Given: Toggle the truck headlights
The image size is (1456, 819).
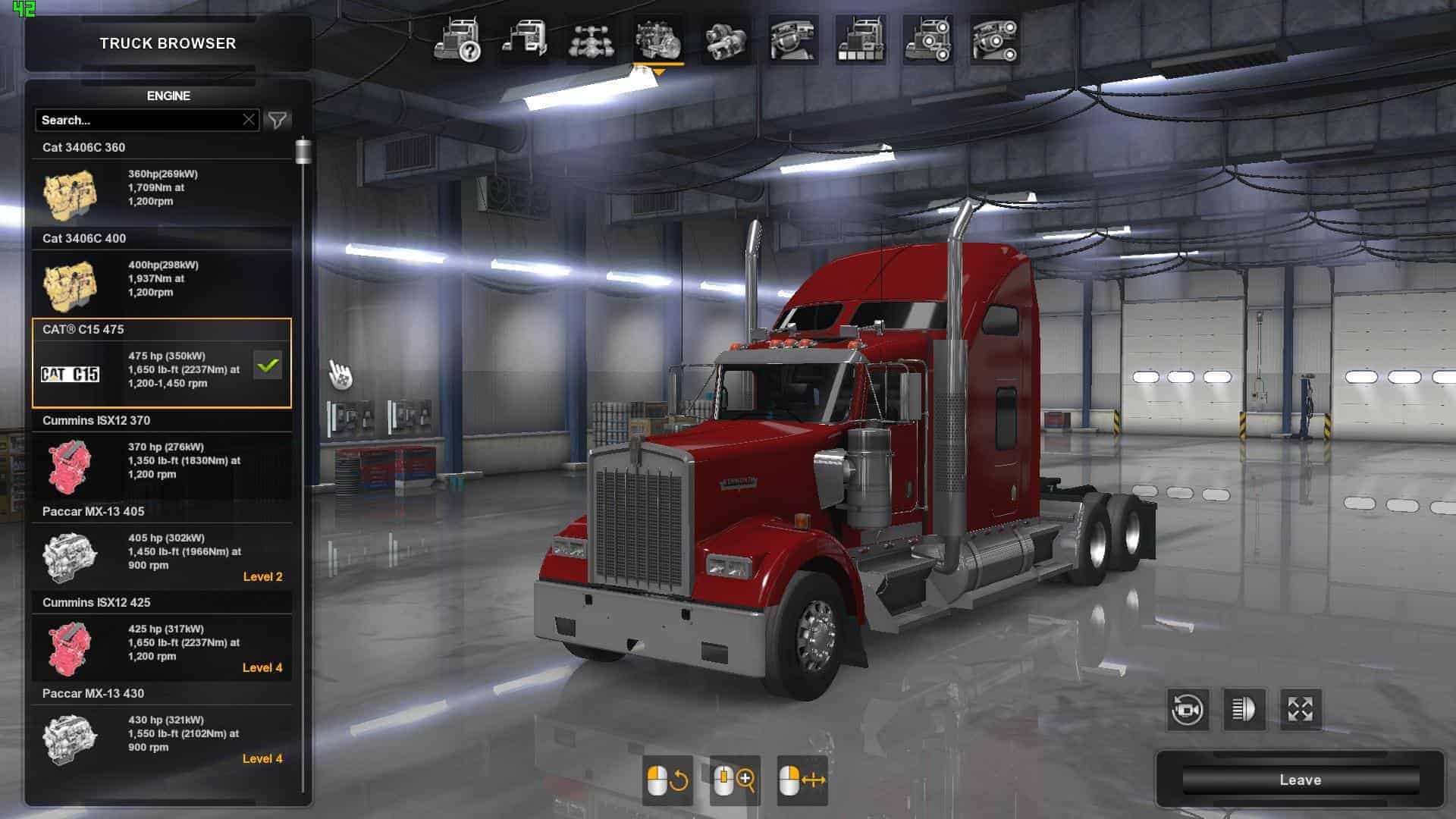Looking at the screenshot, I should (1244, 710).
